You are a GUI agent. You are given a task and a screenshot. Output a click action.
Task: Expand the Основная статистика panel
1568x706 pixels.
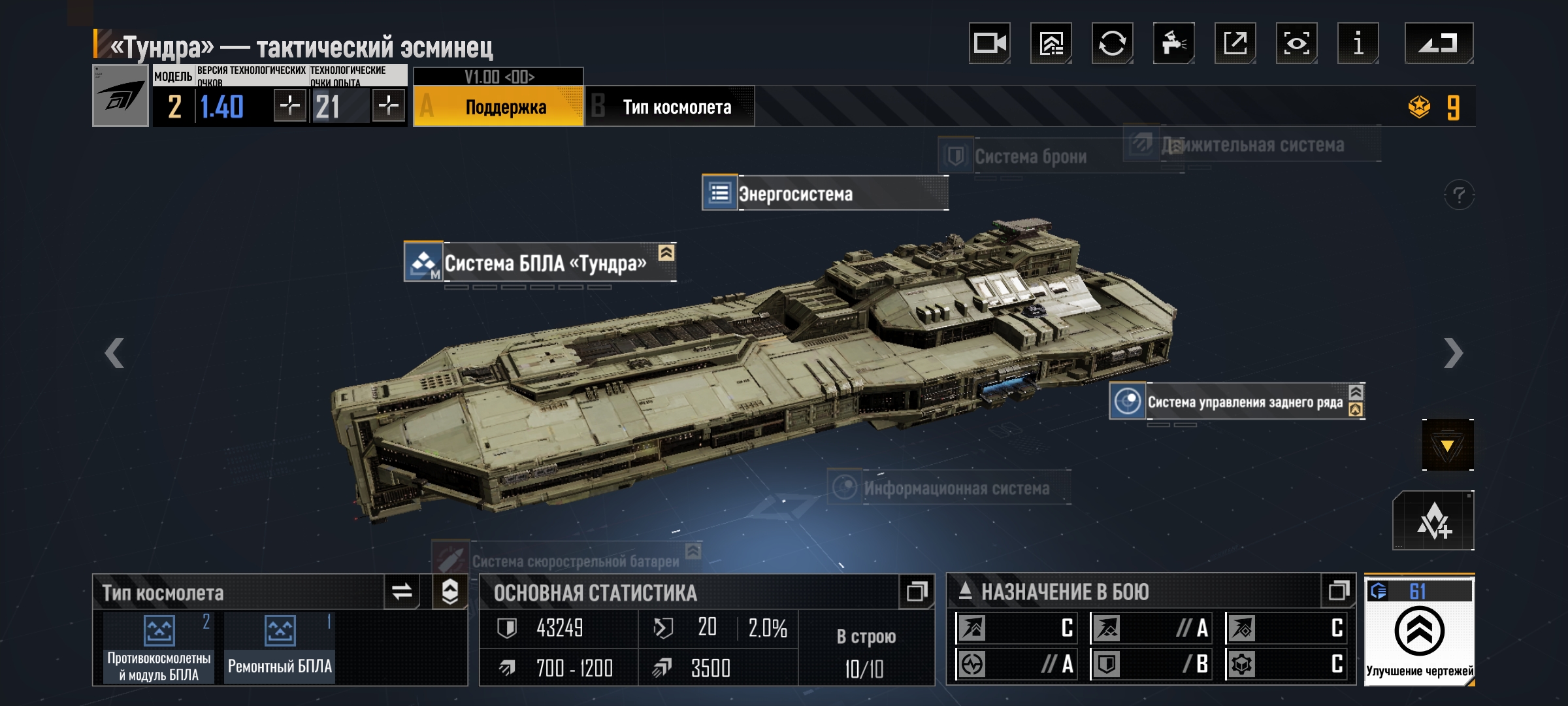(x=917, y=592)
